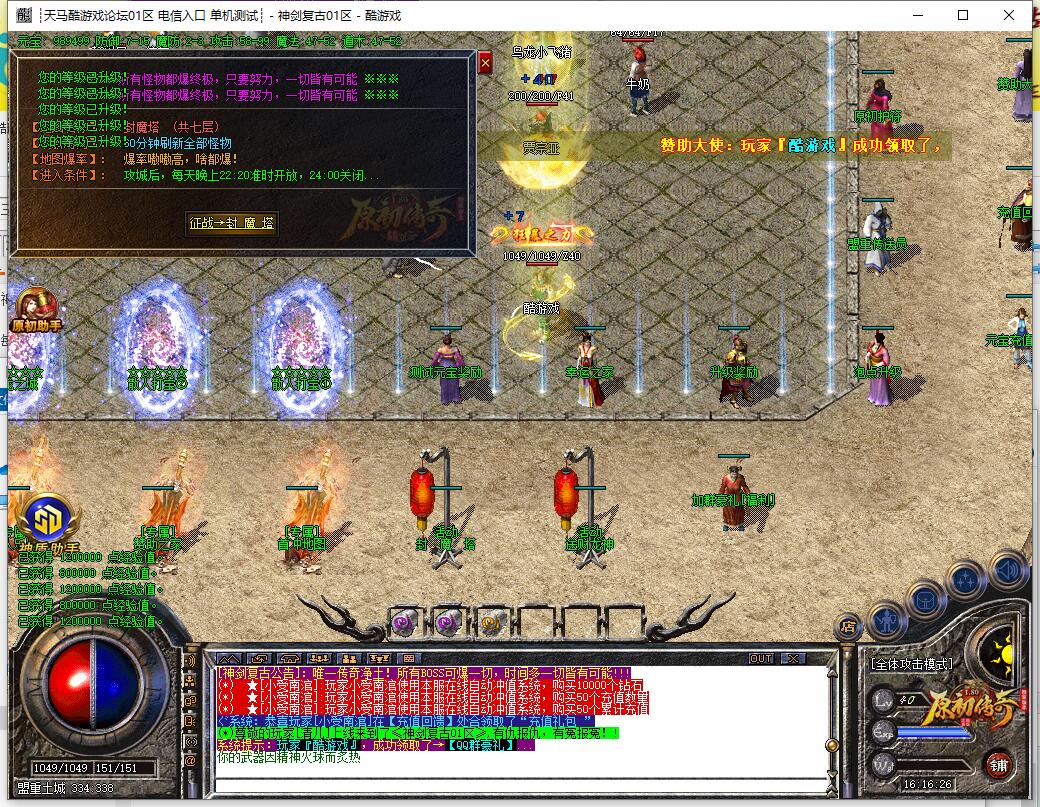Close the game window
This screenshot has height=807, width=1040.
(x=1010, y=15)
